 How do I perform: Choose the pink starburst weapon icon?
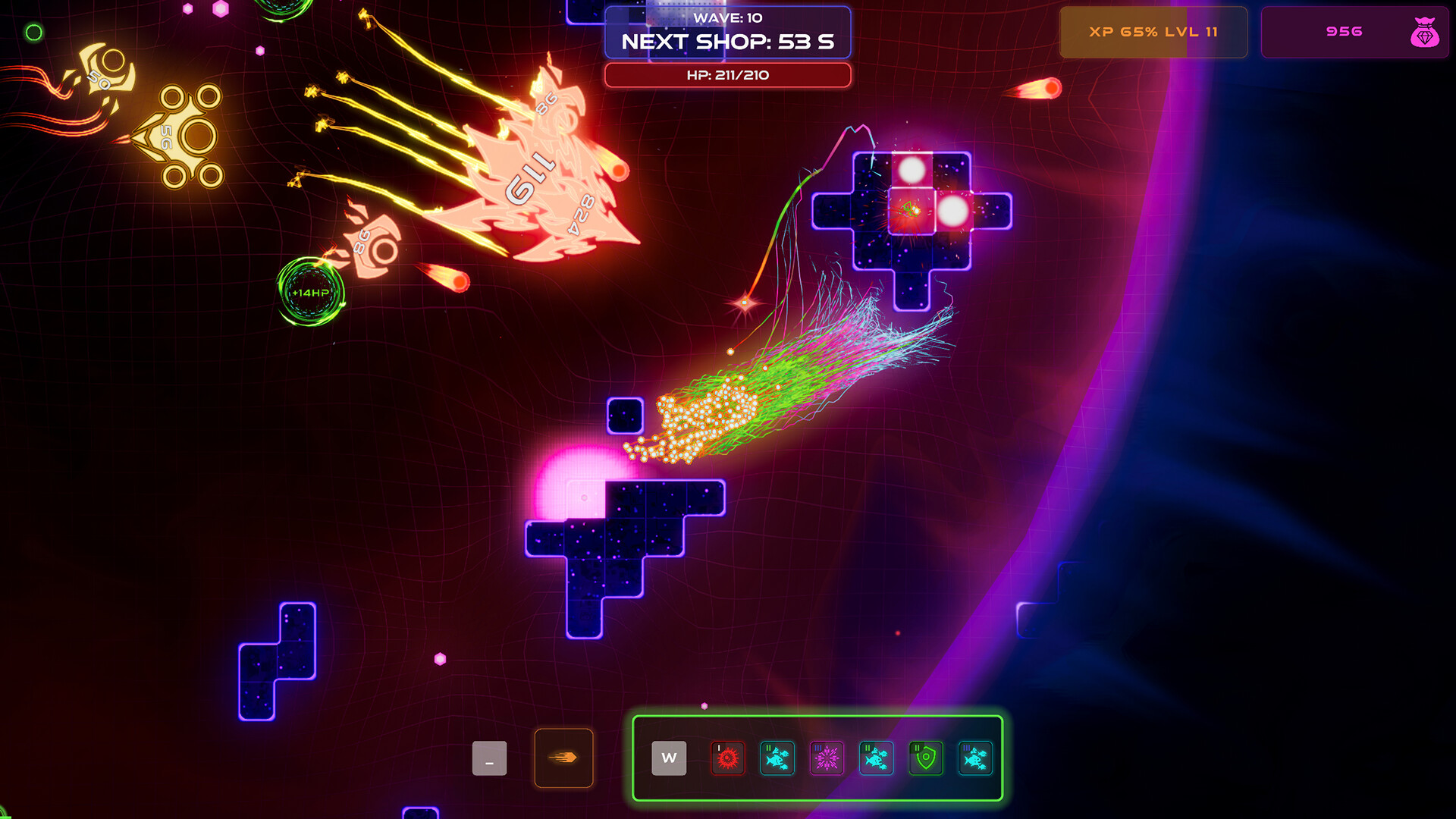[x=827, y=758]
